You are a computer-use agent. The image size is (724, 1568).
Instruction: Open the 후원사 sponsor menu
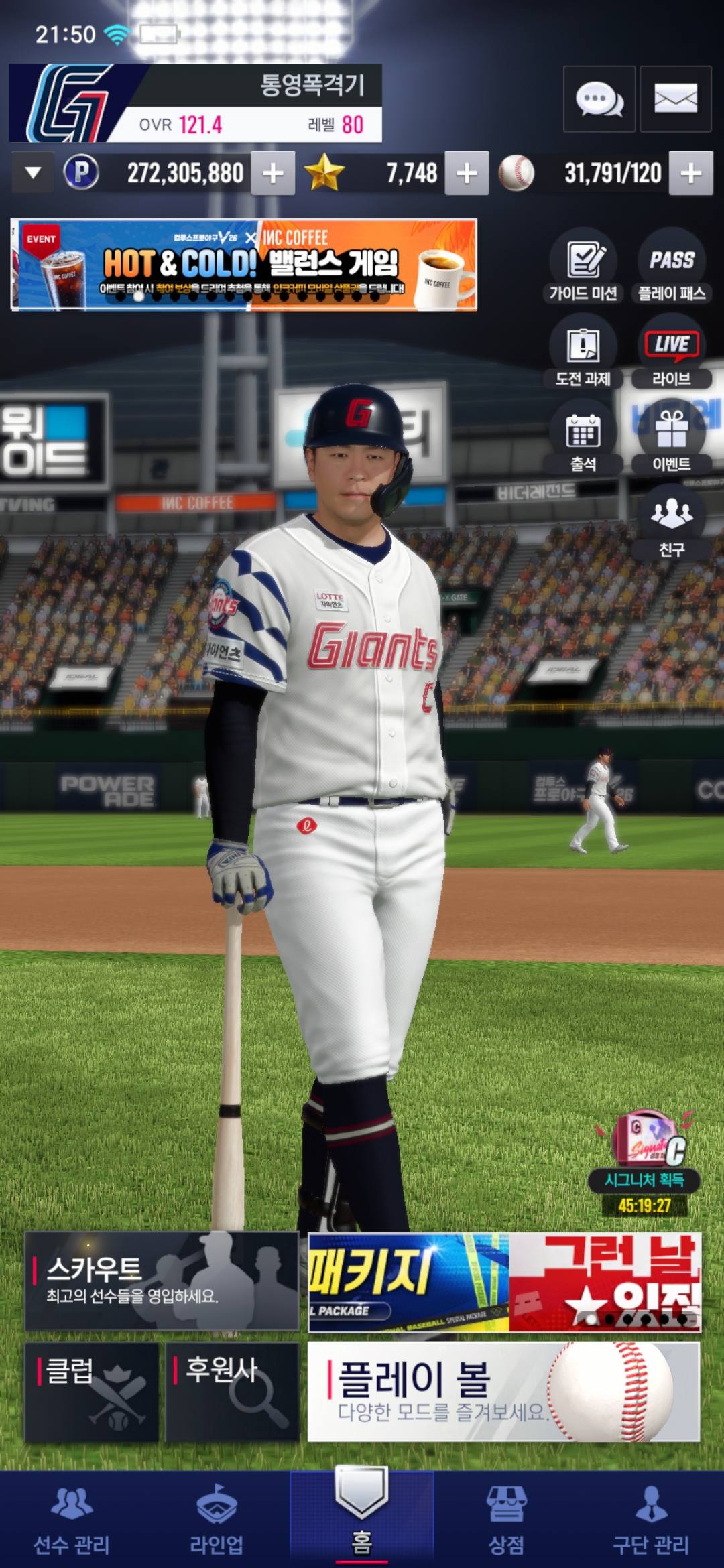[x=232, y=1391]
